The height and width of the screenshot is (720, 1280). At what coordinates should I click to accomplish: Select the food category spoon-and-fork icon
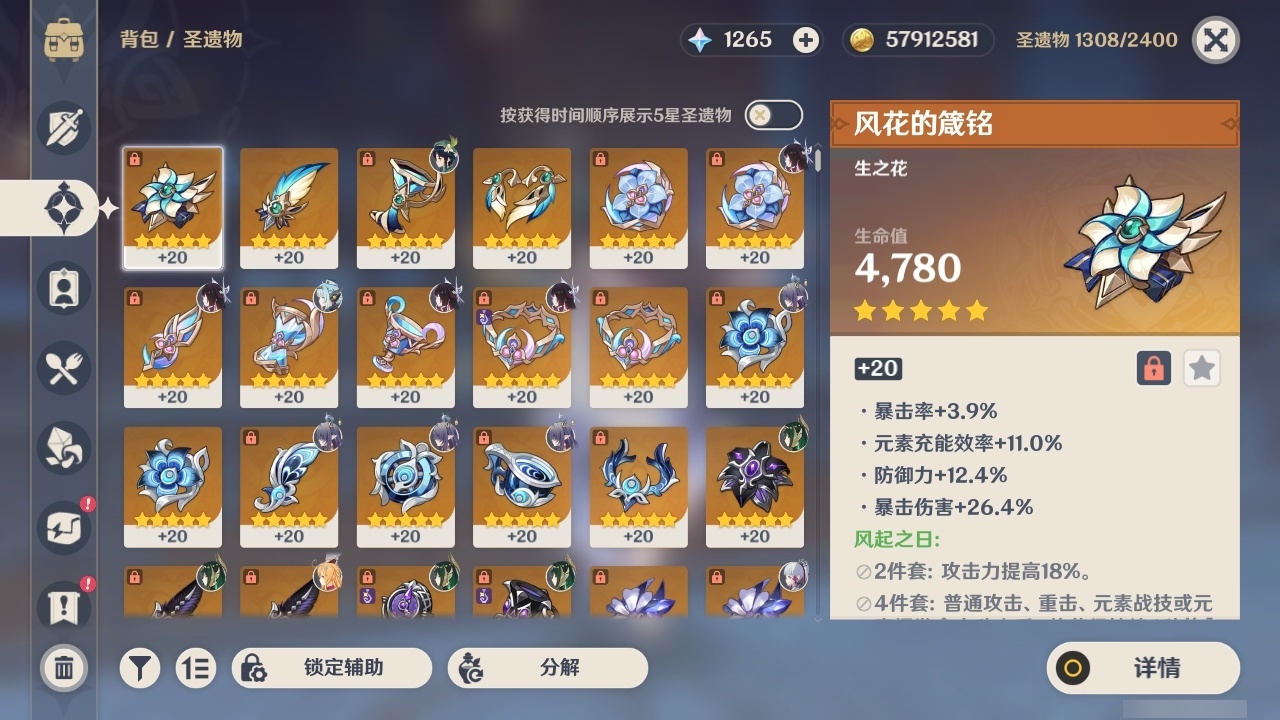pyautogui.click(x=63, y=368)
